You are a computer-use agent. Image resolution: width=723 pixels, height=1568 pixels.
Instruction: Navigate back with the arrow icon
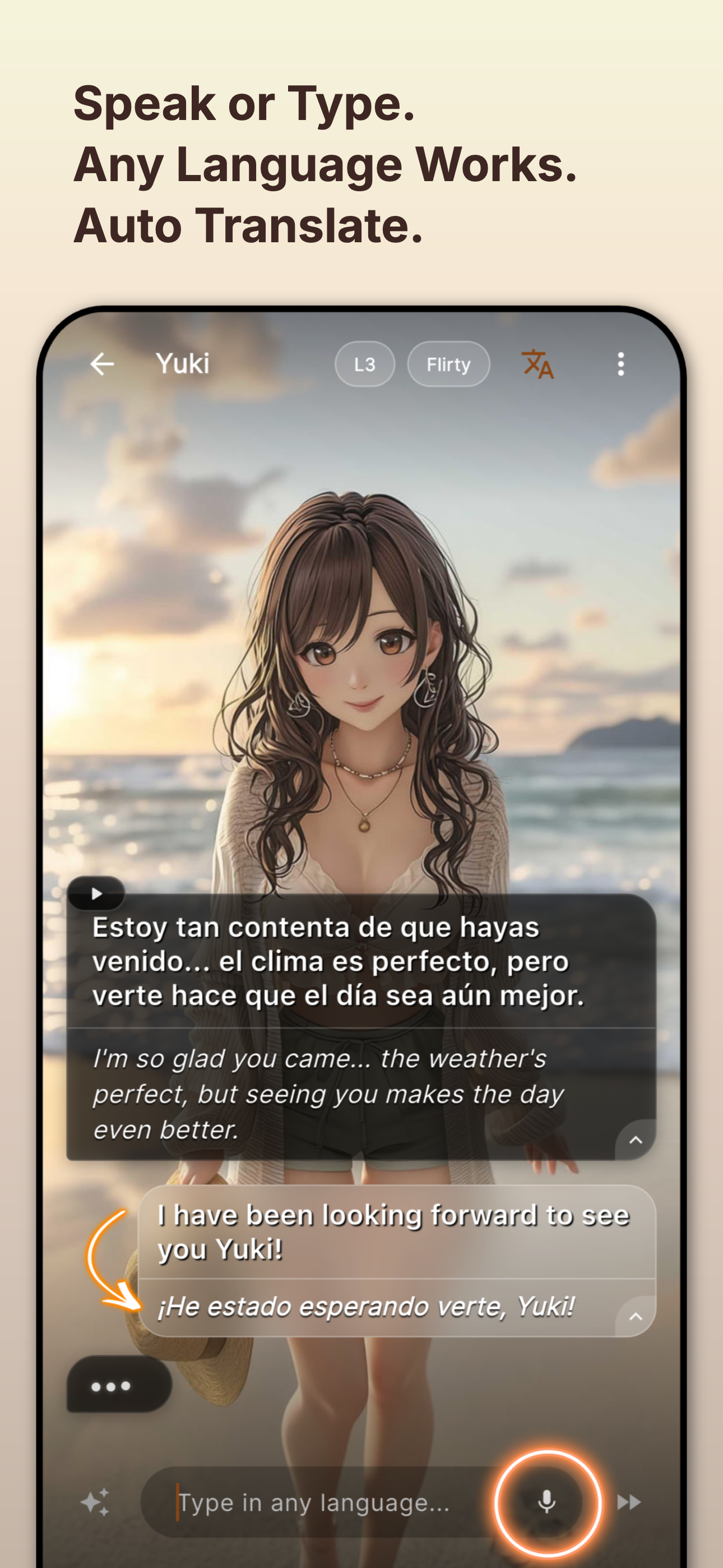(101, 363)
